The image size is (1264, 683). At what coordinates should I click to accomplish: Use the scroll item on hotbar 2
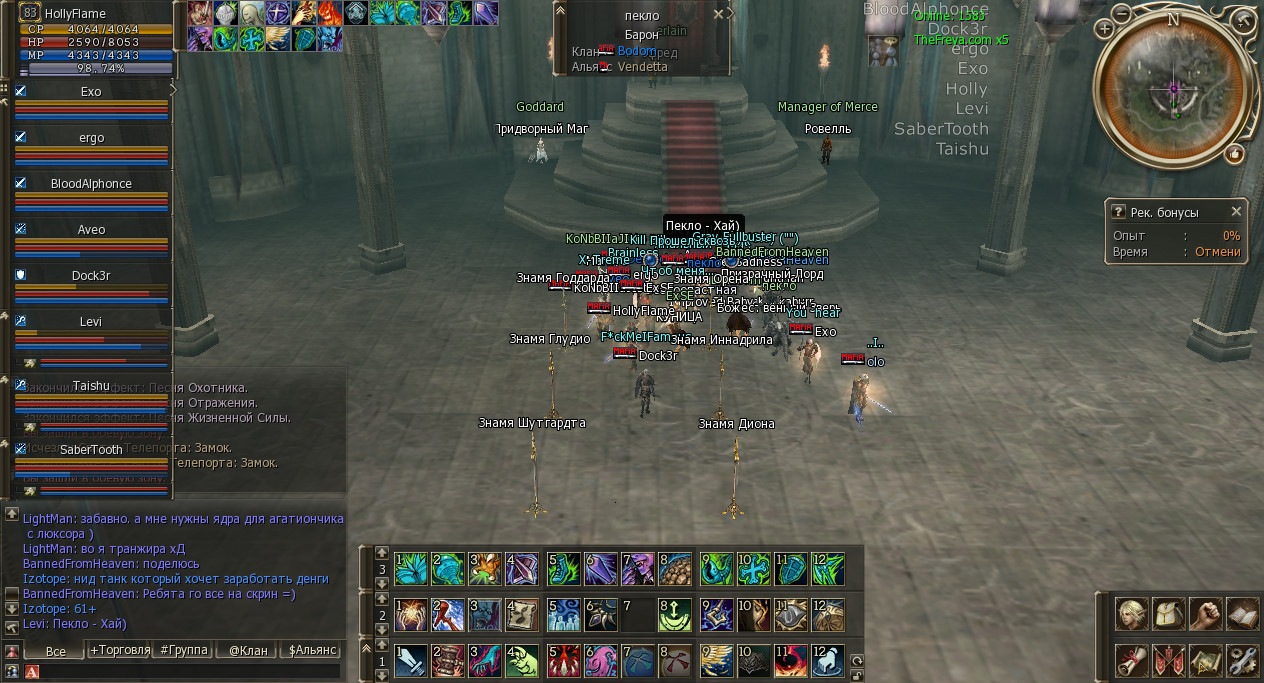[521, 613]
